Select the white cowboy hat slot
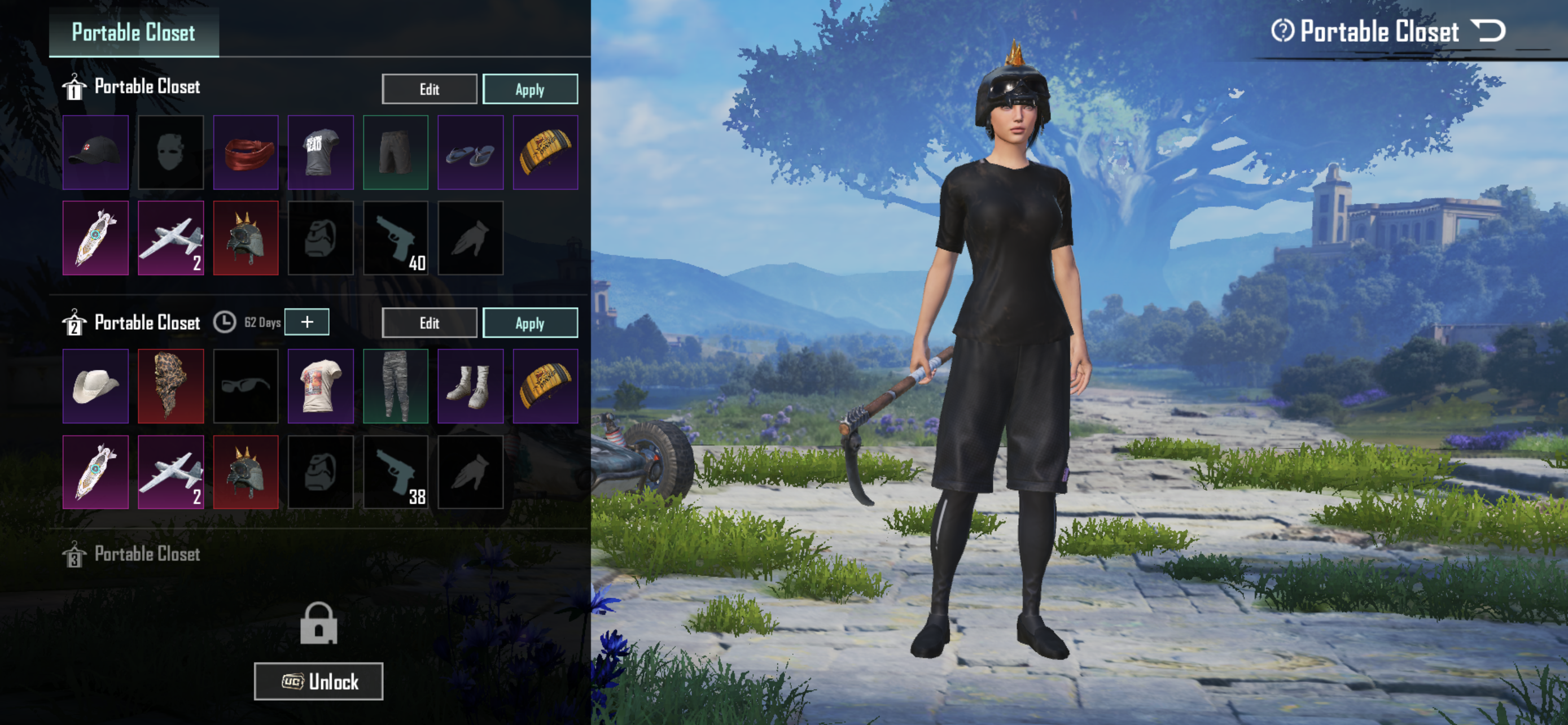Screen dimensions: 1568x725 (x=95, y=386)
